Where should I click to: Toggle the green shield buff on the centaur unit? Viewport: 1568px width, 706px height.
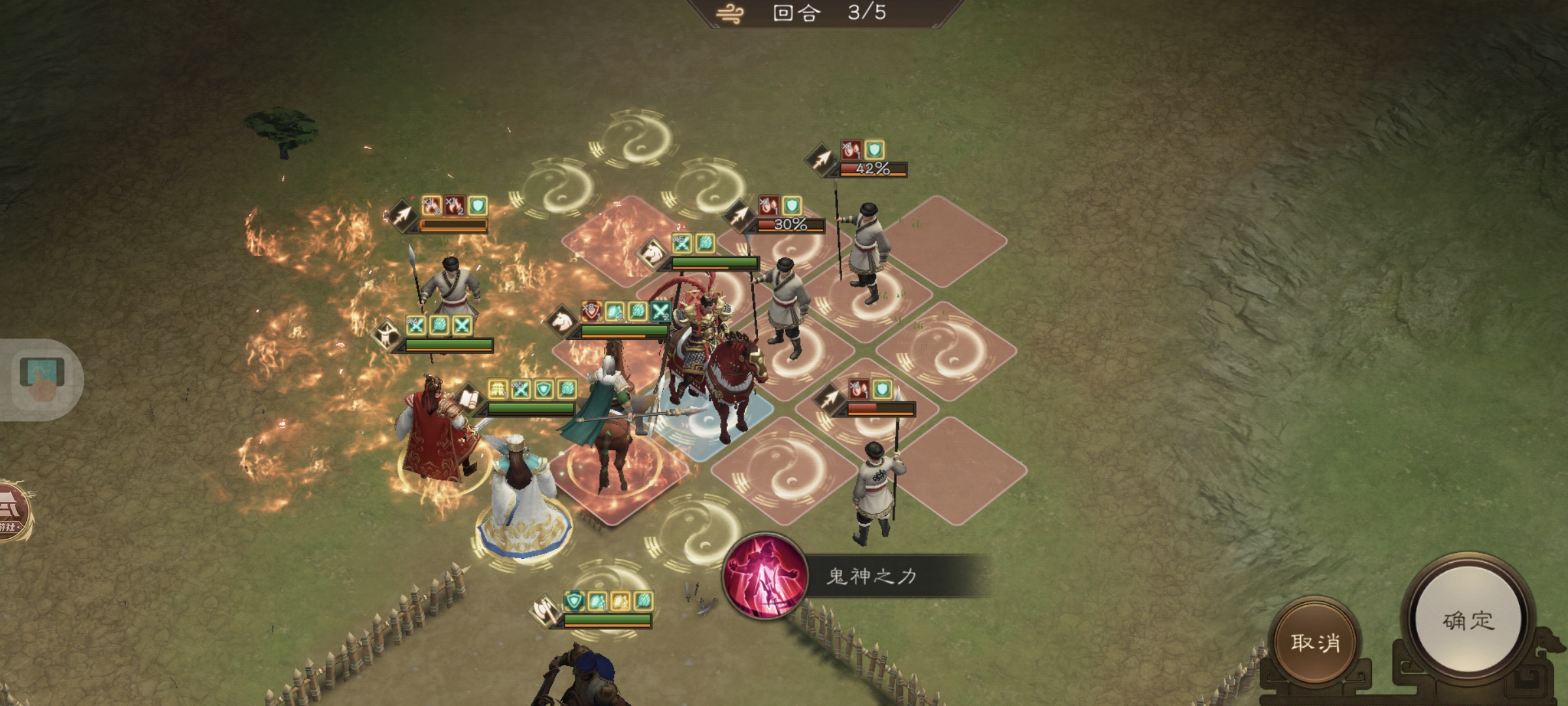(x=544, y=390)
